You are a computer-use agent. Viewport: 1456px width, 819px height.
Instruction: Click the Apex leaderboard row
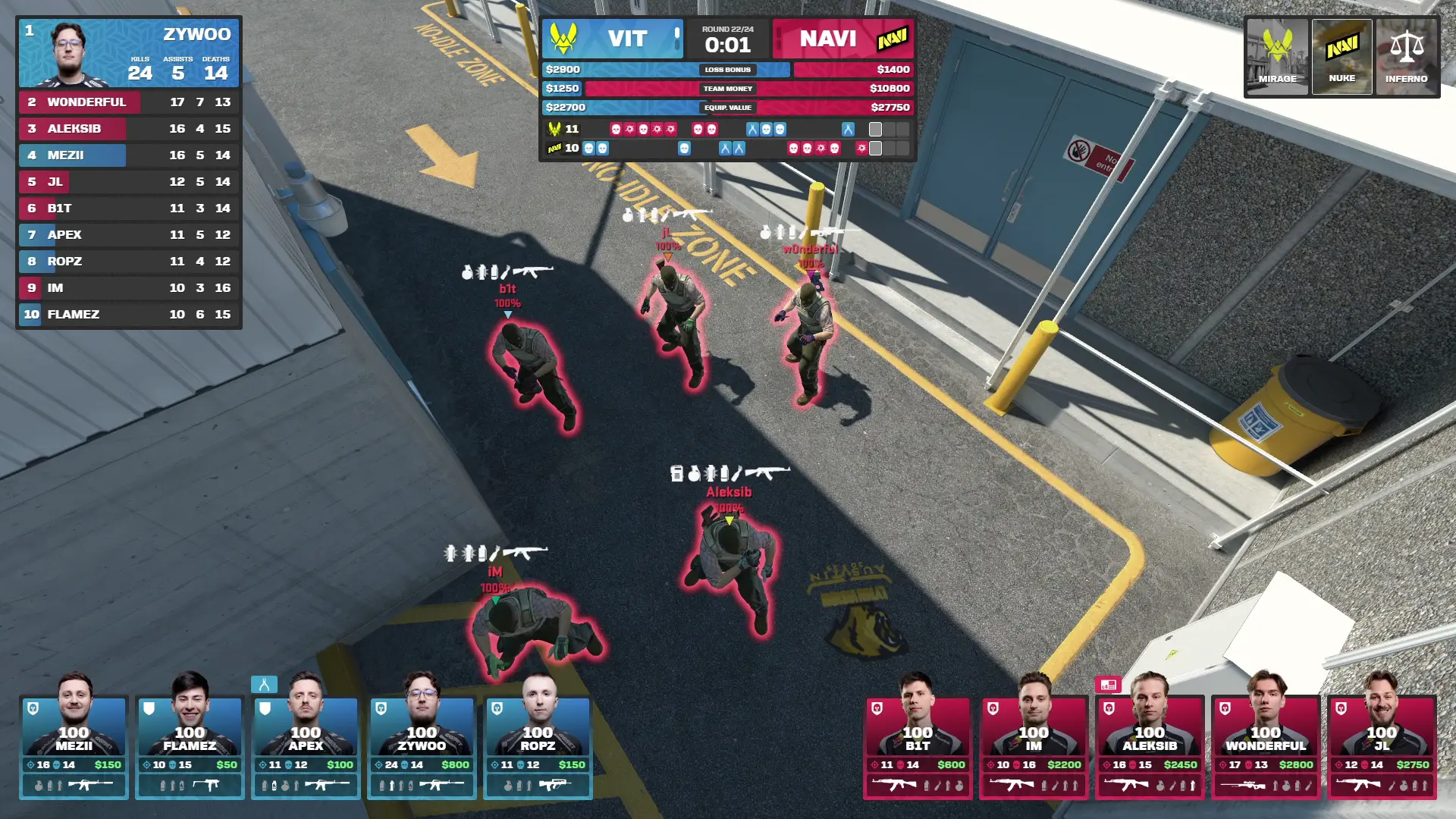[129, 234]
